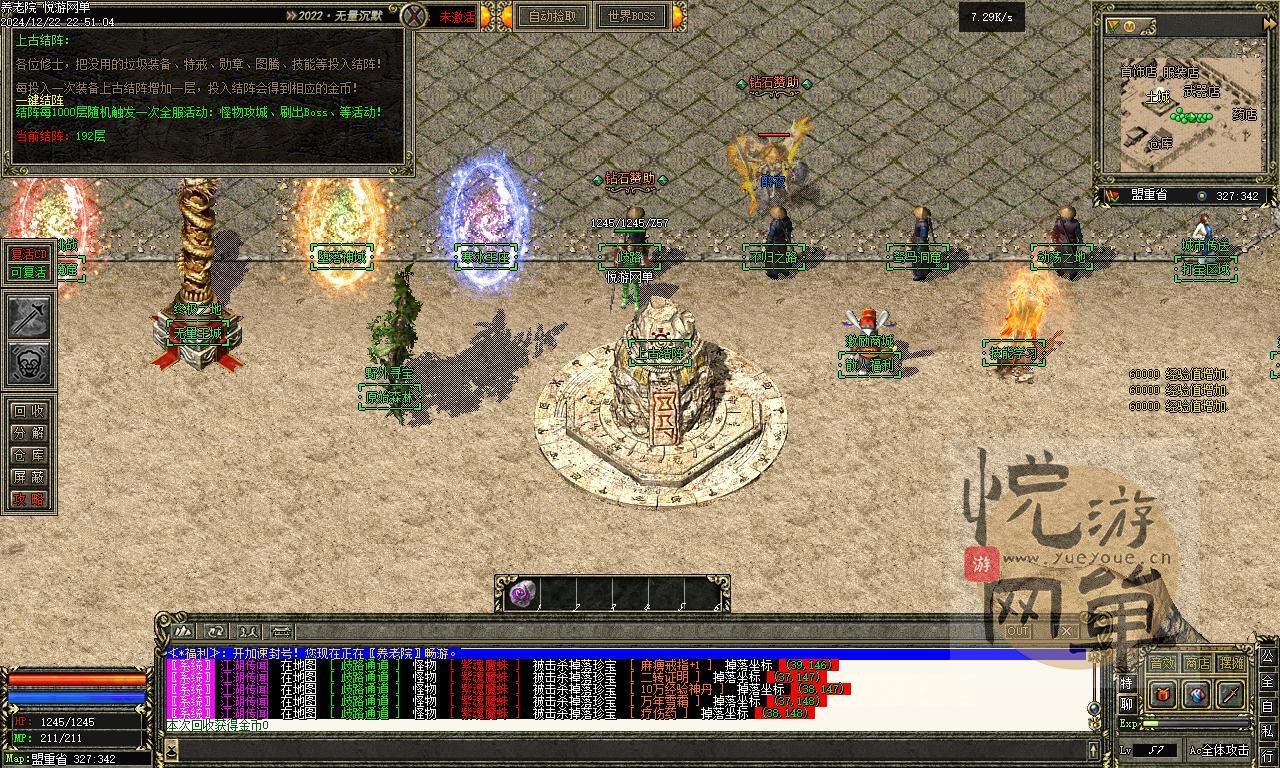
Task: Close the top bar with the round X
Action: pos(415,16)
